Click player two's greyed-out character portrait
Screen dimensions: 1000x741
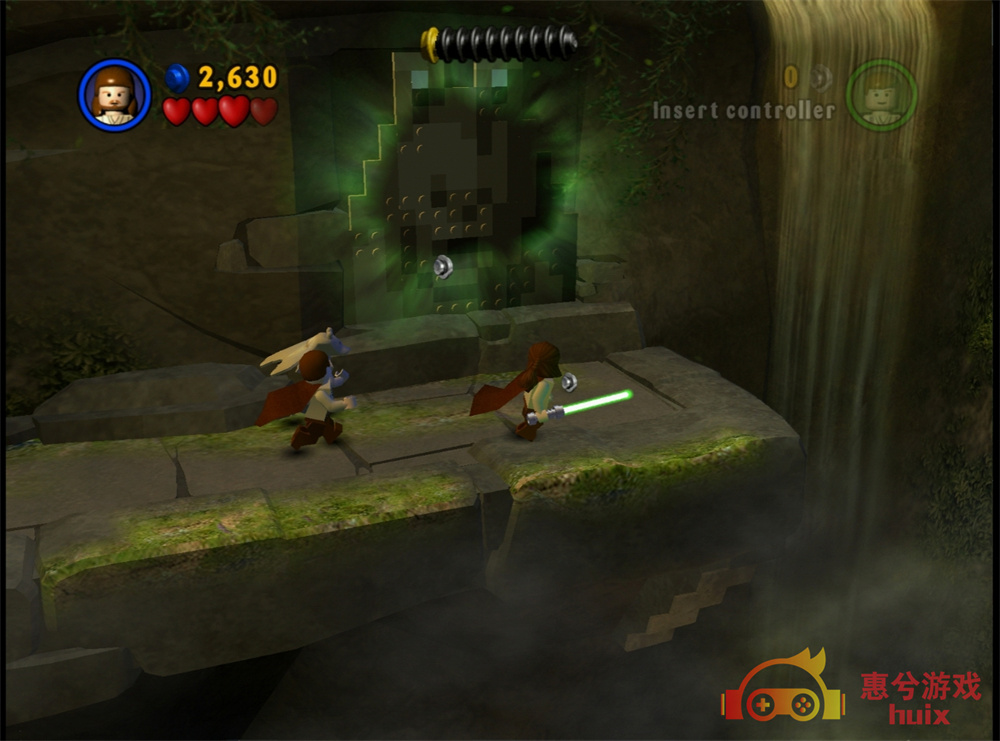[880, 95]
